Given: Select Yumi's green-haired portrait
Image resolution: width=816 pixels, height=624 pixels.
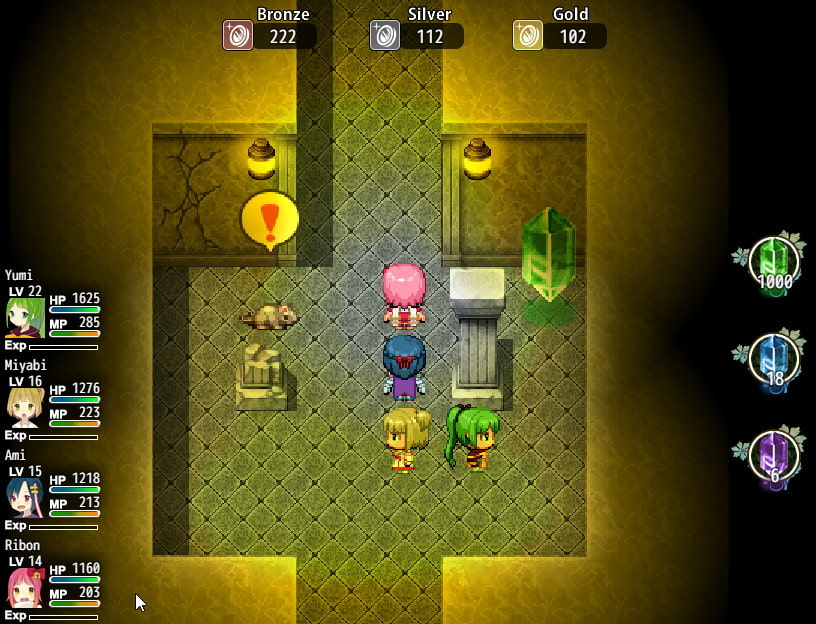Looking at the screenshot, I should (x=25, y=318).
